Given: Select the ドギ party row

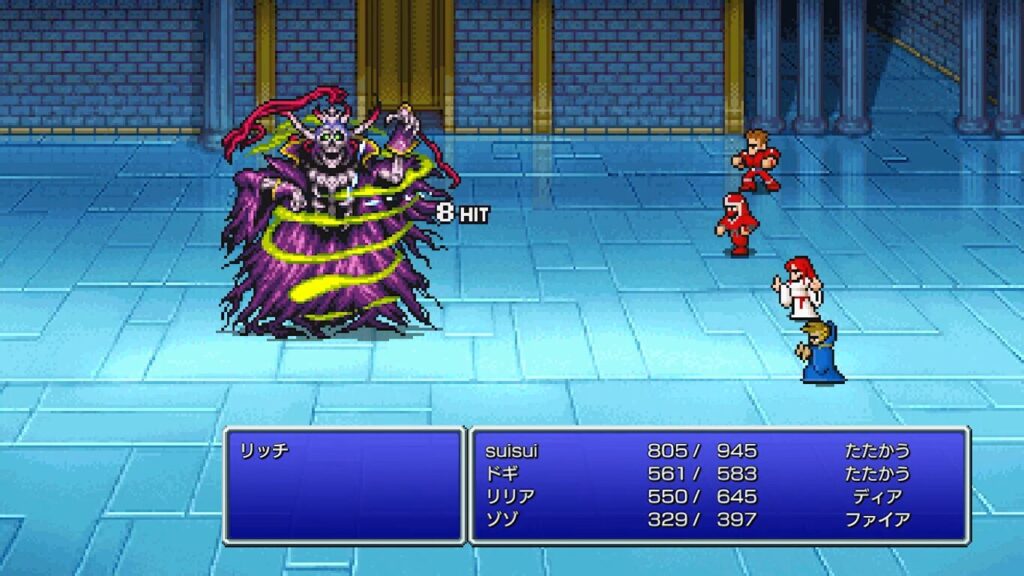Looking at the screenshot, I should pos(501,474).
